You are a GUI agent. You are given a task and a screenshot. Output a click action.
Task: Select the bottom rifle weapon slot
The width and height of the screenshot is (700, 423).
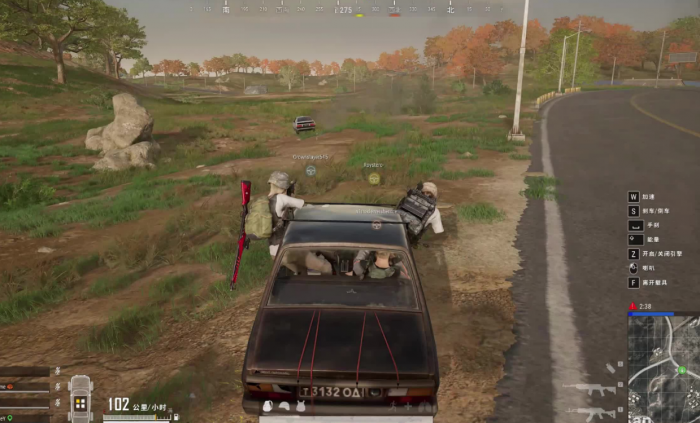[x=590, y=411]
